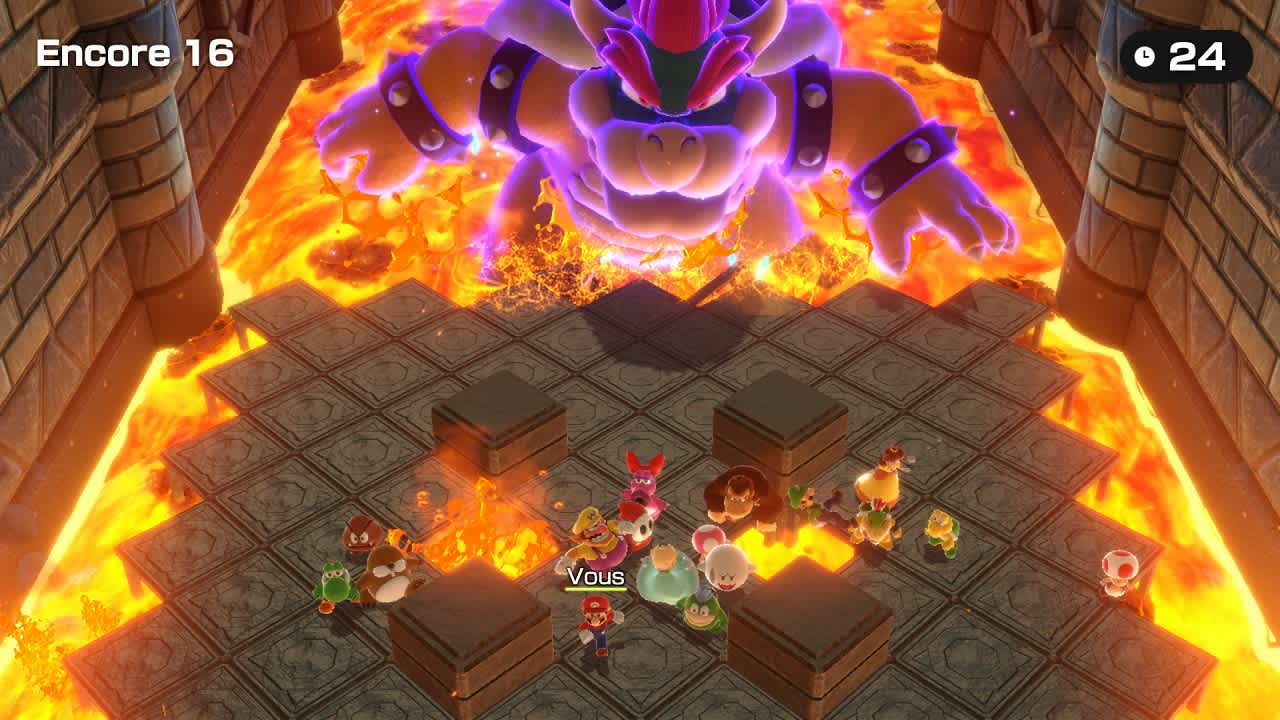Click the Vous player name label
Image resolution: width=1280 pixels, height=720 pixels.
pyautogui.click(x=596, y=575)
